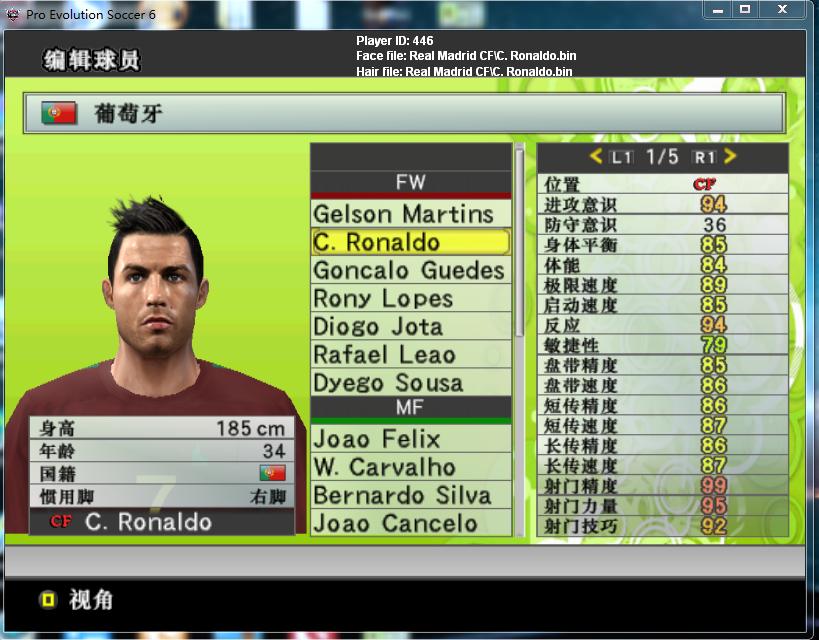Screen dimensions: 819x640
Task: Go to the previous stats page arrow
Action: pyautogui.click(x=596, y=156)
